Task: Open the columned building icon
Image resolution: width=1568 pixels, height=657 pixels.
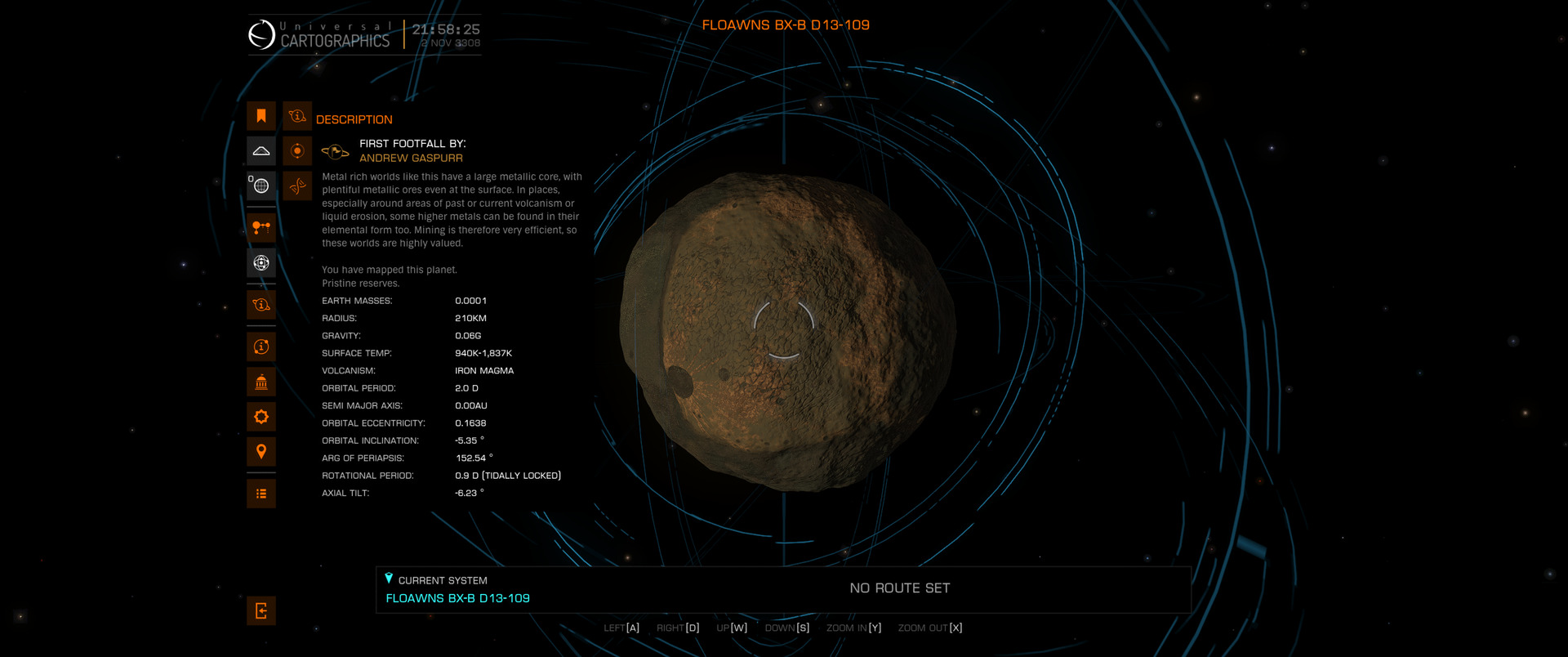Action: [261, 382]
